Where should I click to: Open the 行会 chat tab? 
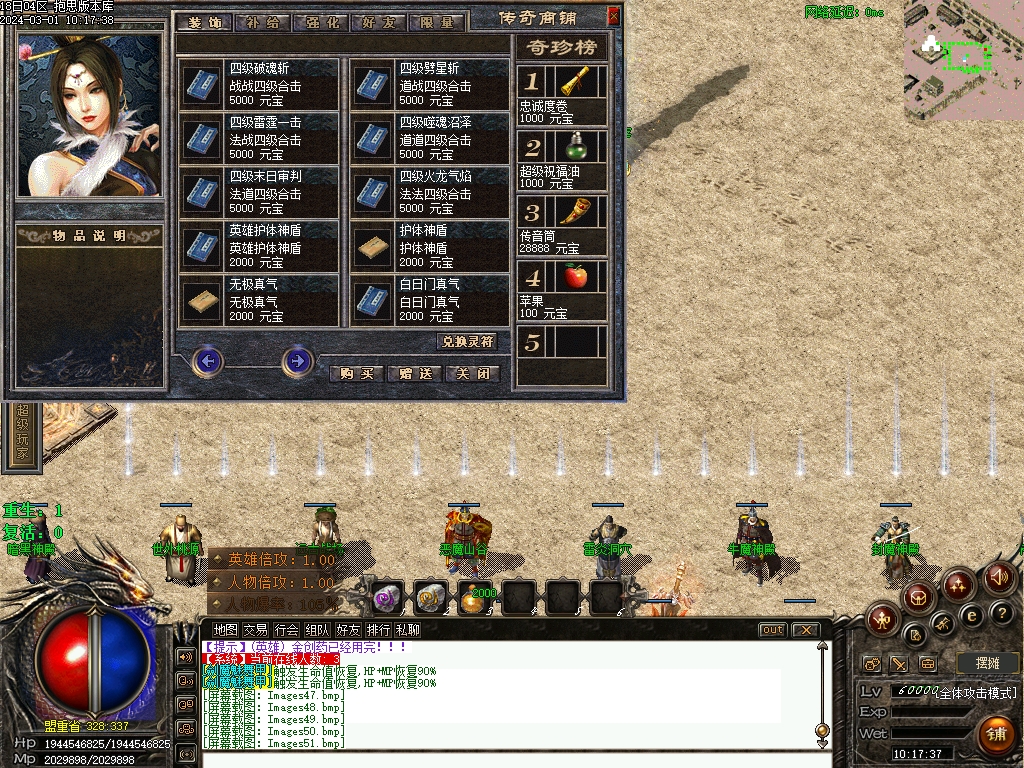287,630
